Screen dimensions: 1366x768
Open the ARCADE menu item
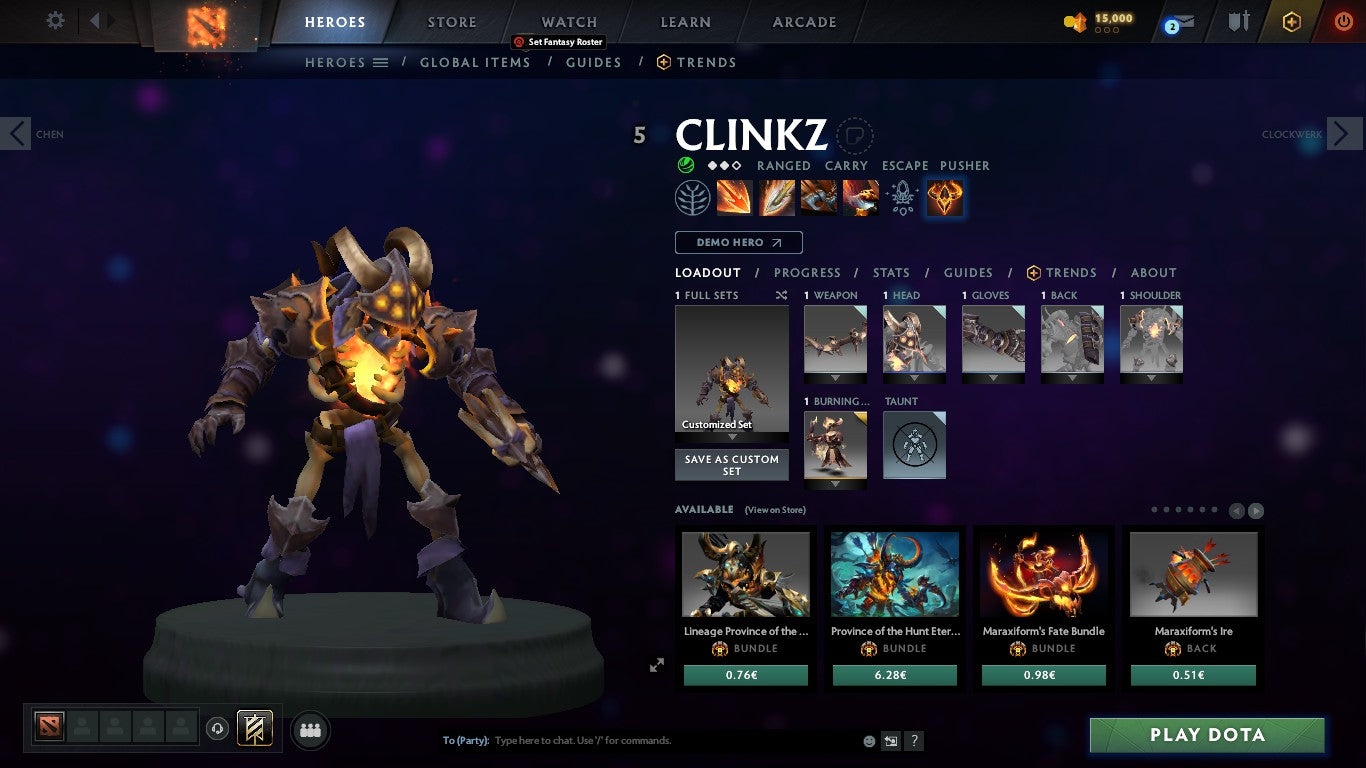coord(804,21)
